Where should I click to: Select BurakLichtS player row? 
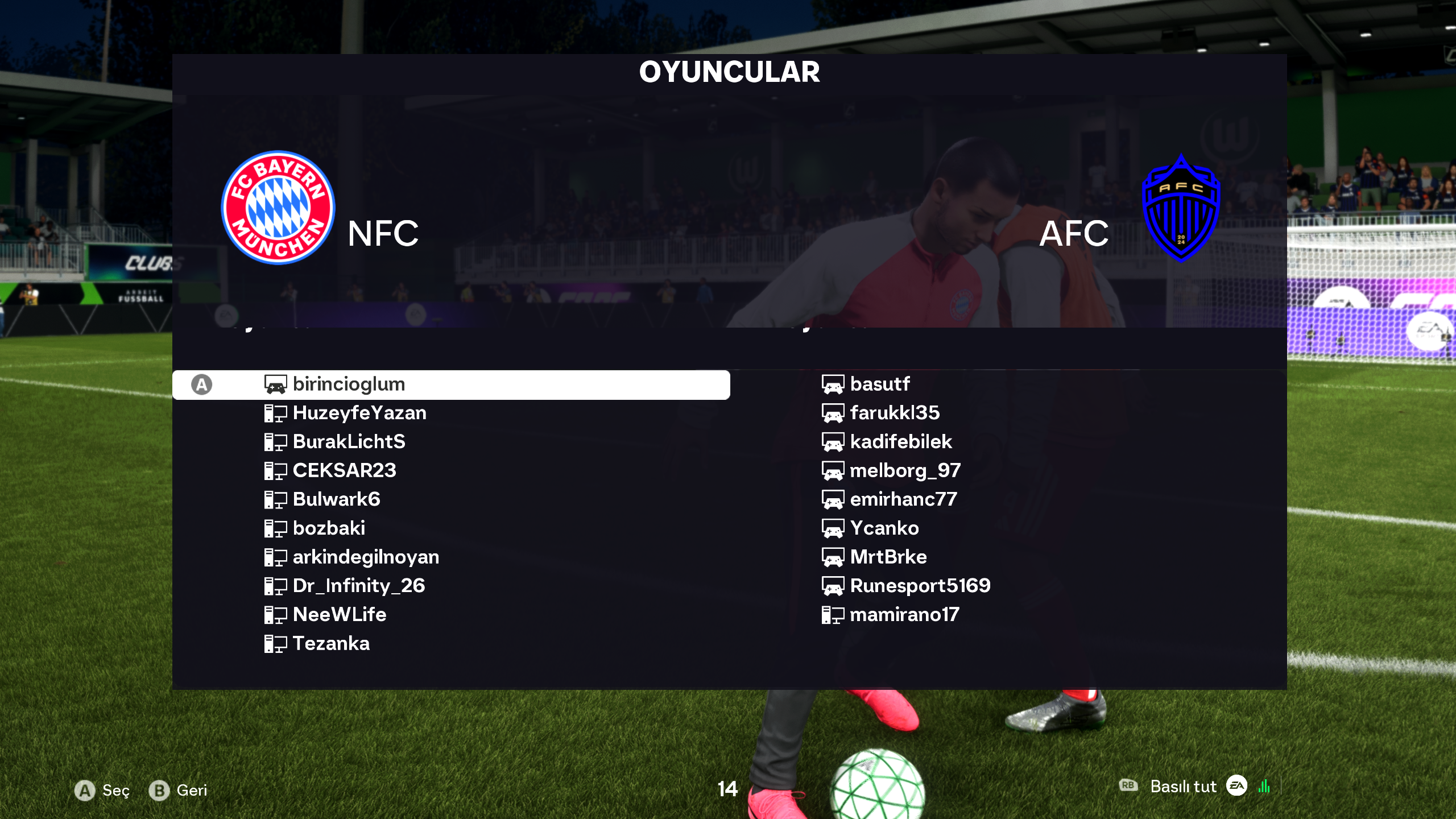(x=349, y=442)
